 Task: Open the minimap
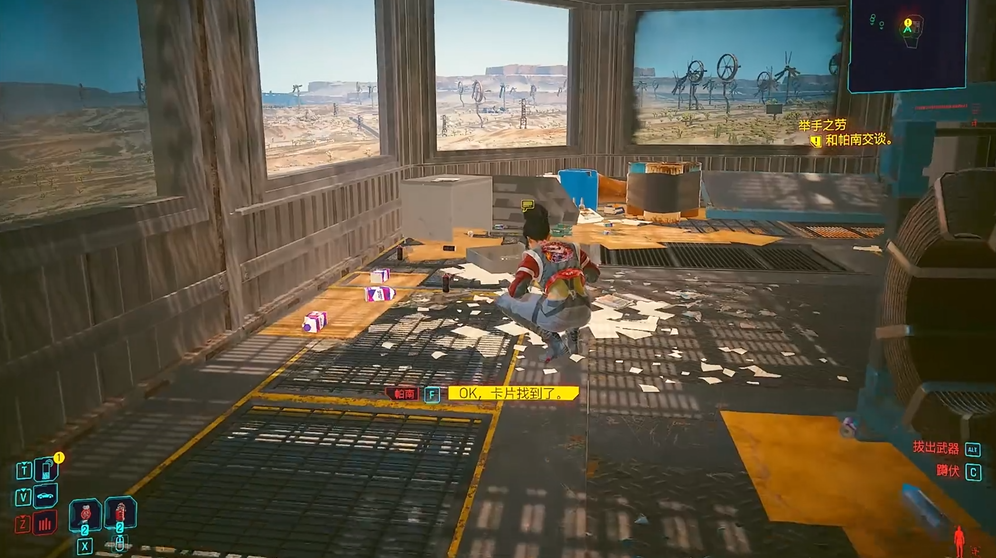tap(906, 44)
